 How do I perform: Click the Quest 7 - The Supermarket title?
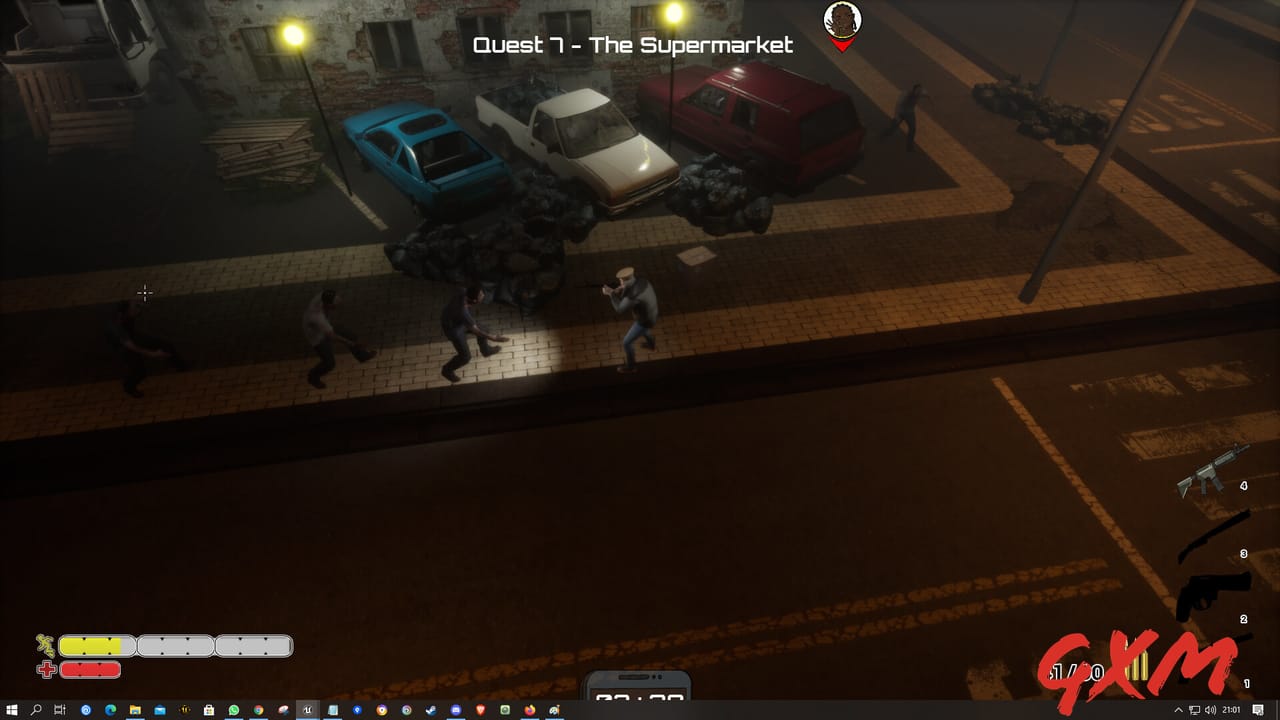(x=632, y=45)
